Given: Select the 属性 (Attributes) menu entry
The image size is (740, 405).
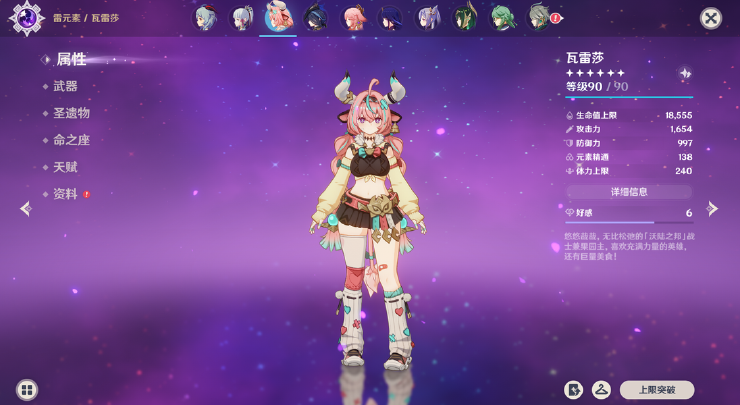Looking at the screenshot, I should point(70,60).
